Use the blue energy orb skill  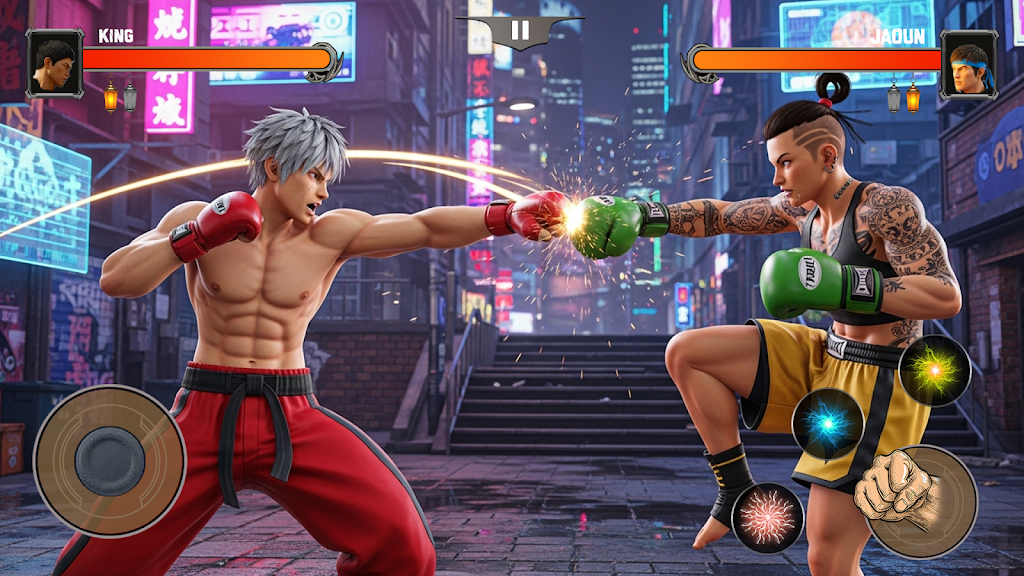pos(827,424)
